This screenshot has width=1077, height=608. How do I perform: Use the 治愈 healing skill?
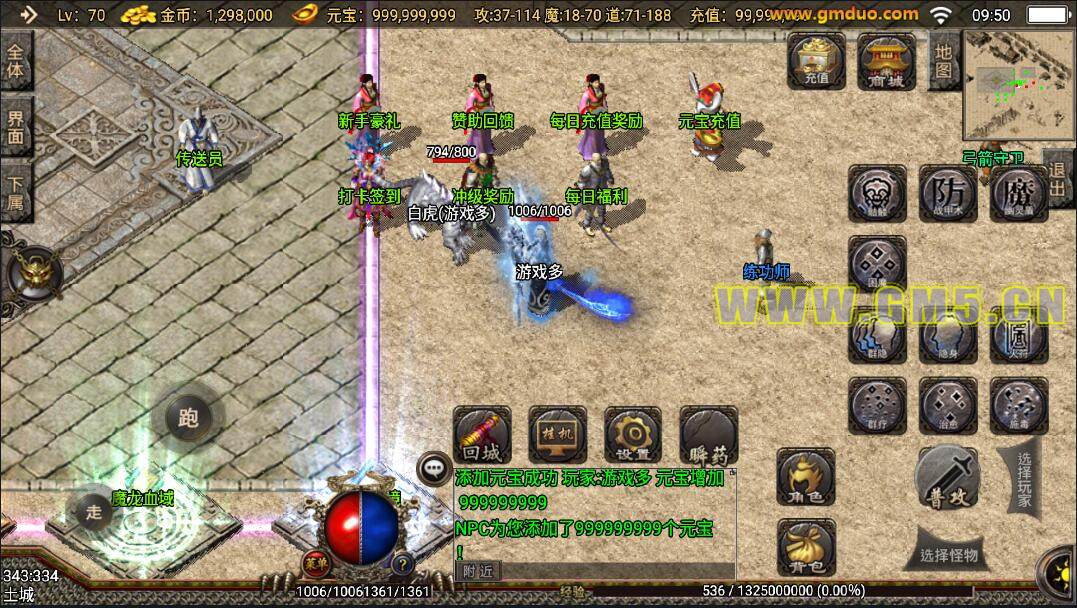tap(947, 405)
